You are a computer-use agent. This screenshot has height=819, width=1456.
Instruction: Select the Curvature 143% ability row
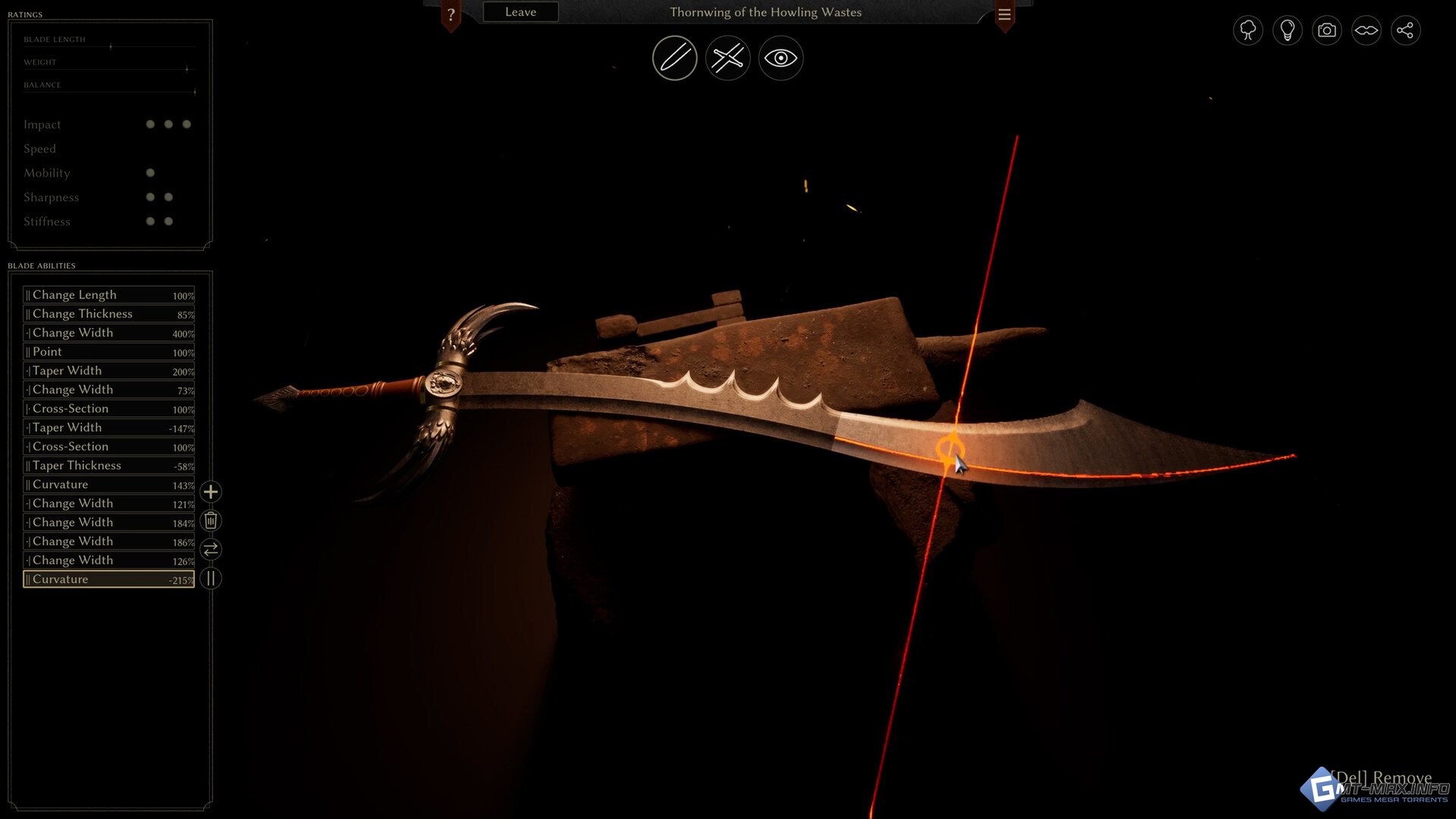[108, 485]
